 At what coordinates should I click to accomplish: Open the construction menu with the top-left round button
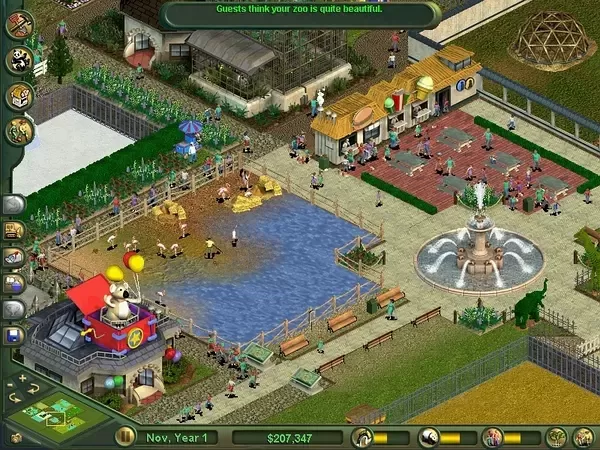pos(20,24)
